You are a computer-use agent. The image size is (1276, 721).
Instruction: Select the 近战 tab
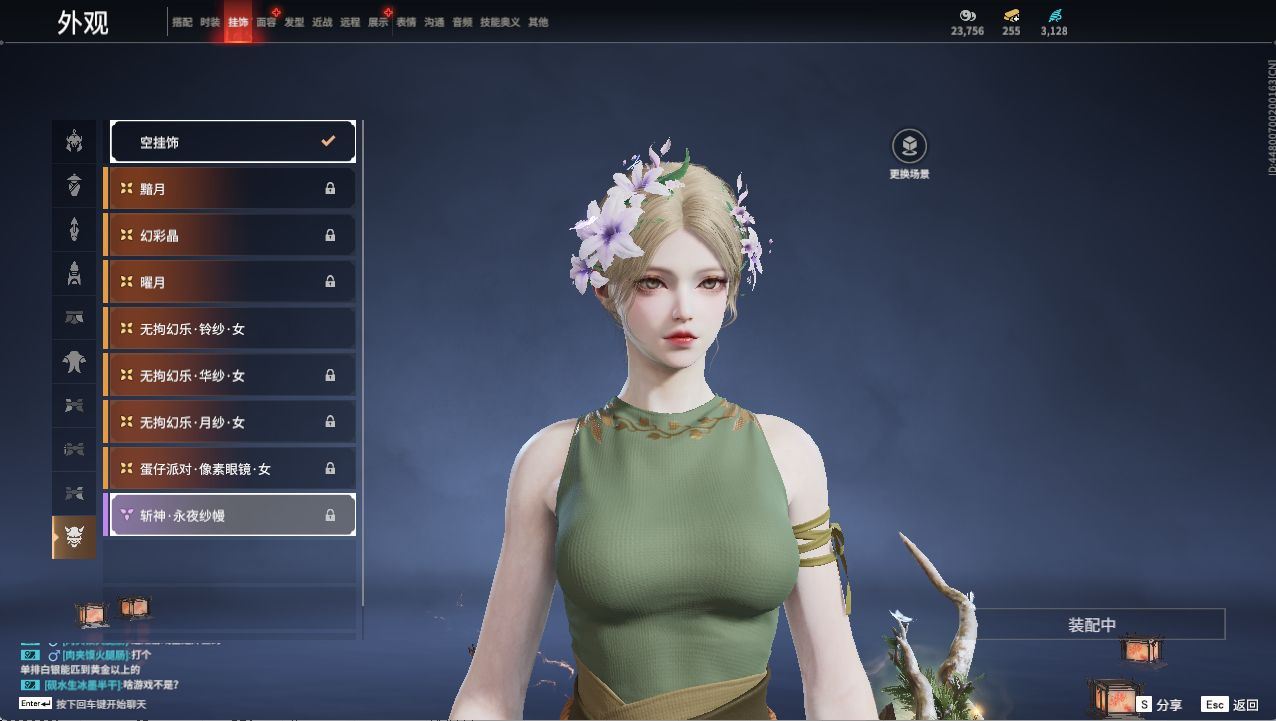pyautogui.click(x=322, y=22)
